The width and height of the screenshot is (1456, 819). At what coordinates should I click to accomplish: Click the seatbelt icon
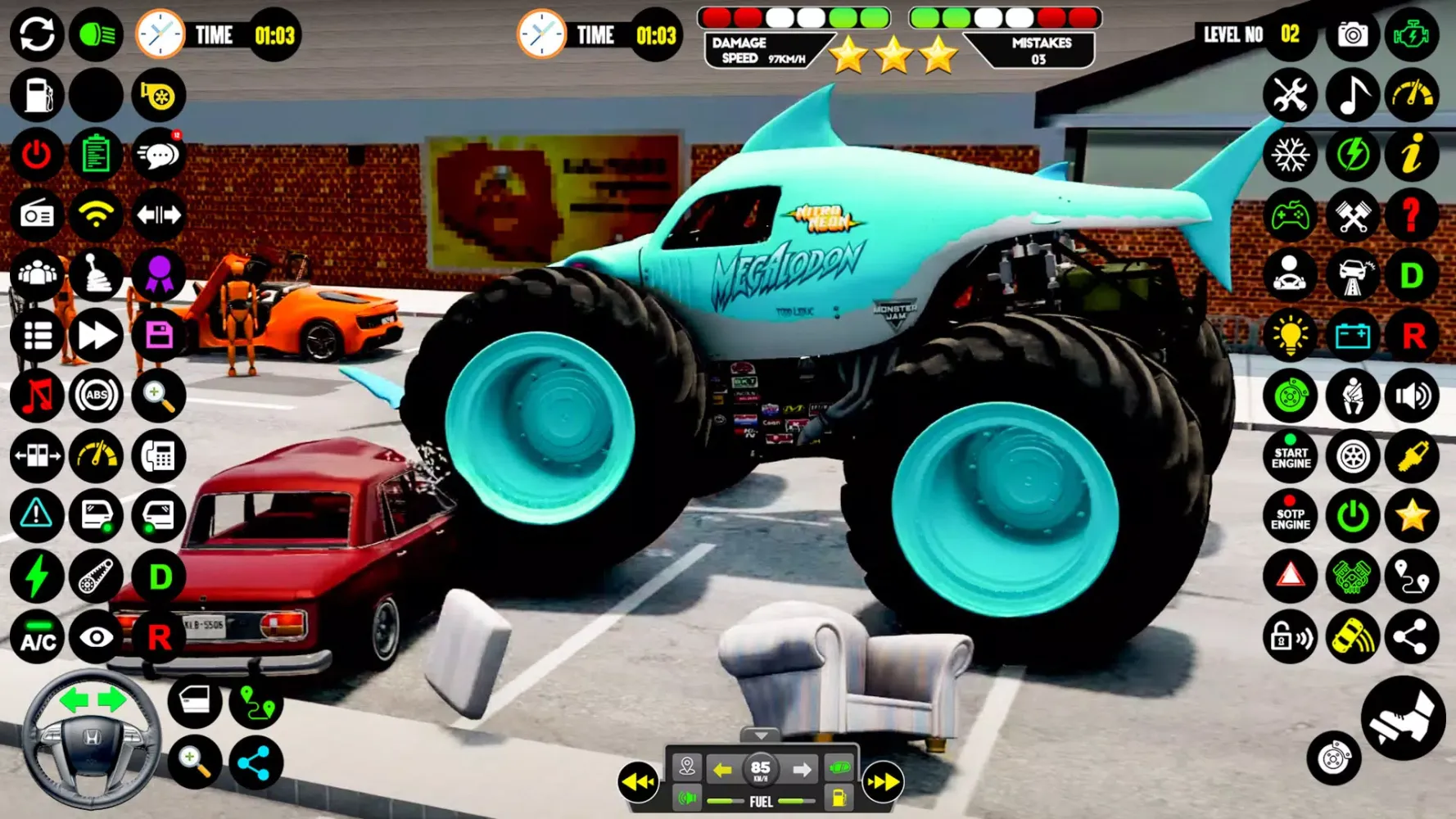pyautogui.click(x=1351, y=396)
